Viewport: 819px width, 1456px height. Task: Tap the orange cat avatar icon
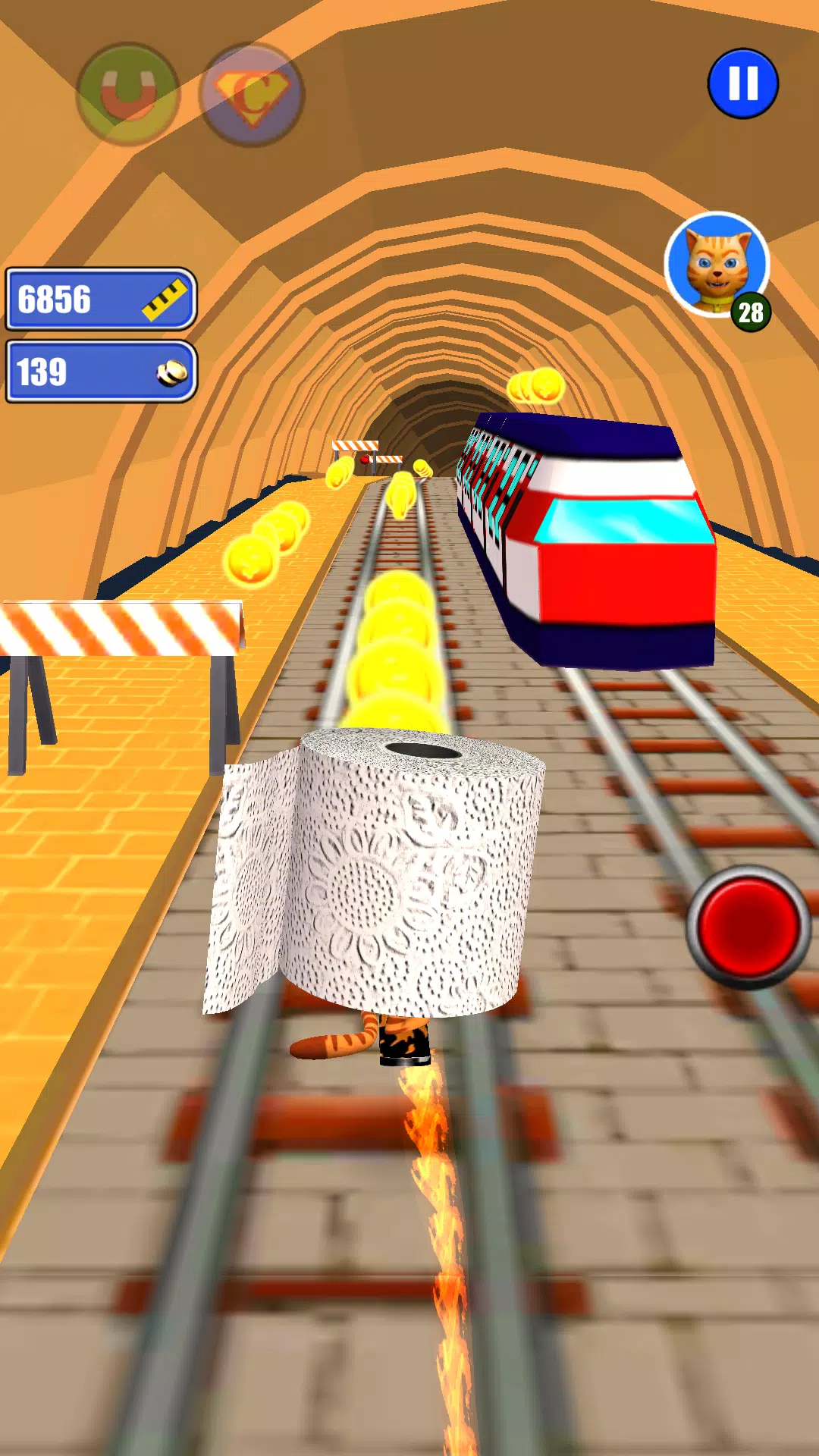point(717,265)
